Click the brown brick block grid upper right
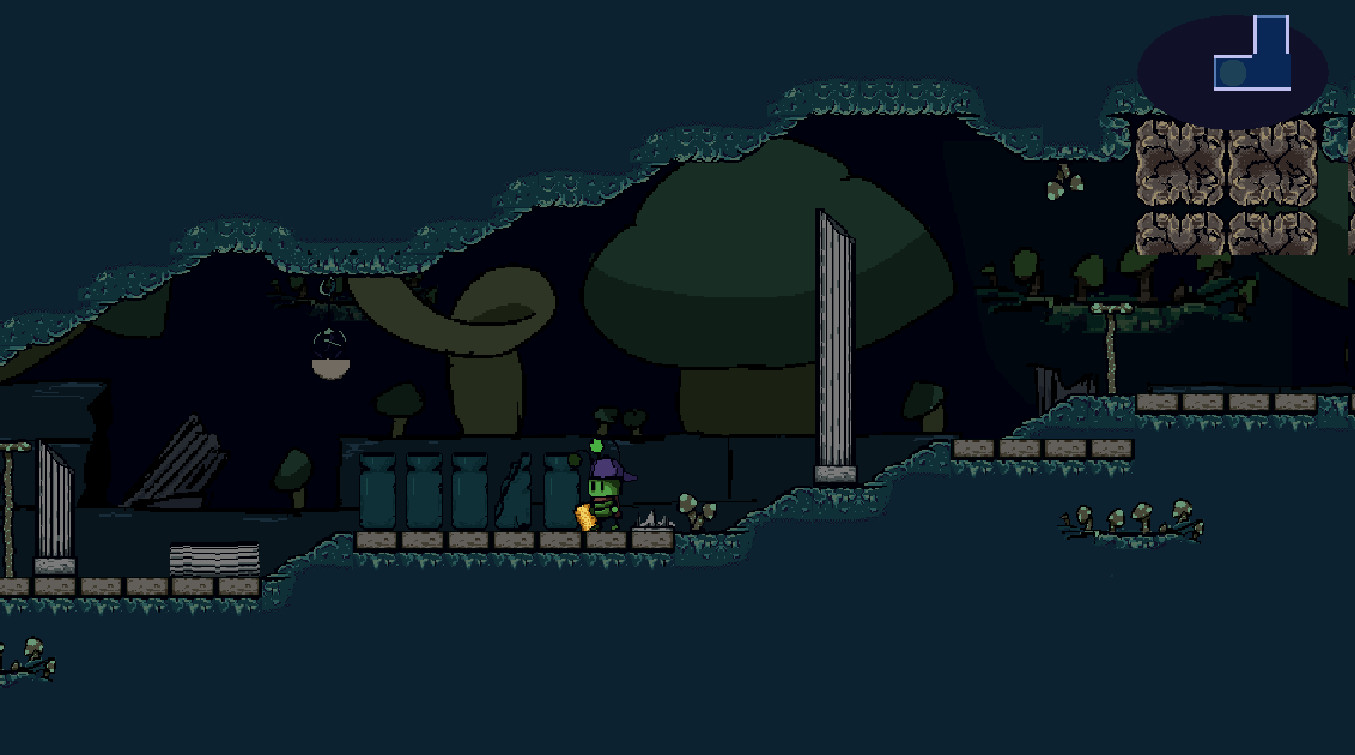This screenshot has width=1355, height=755. click(1225, 185)
